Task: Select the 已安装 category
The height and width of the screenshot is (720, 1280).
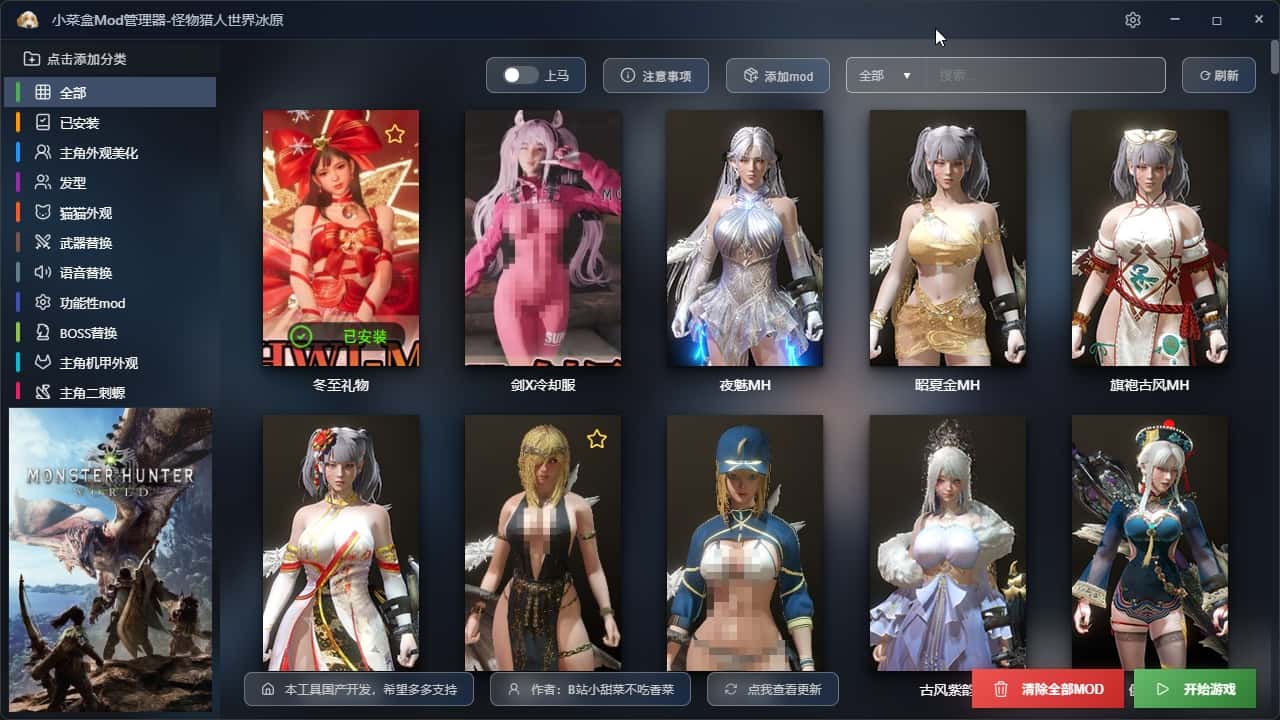Action: [x=80, y=123]
